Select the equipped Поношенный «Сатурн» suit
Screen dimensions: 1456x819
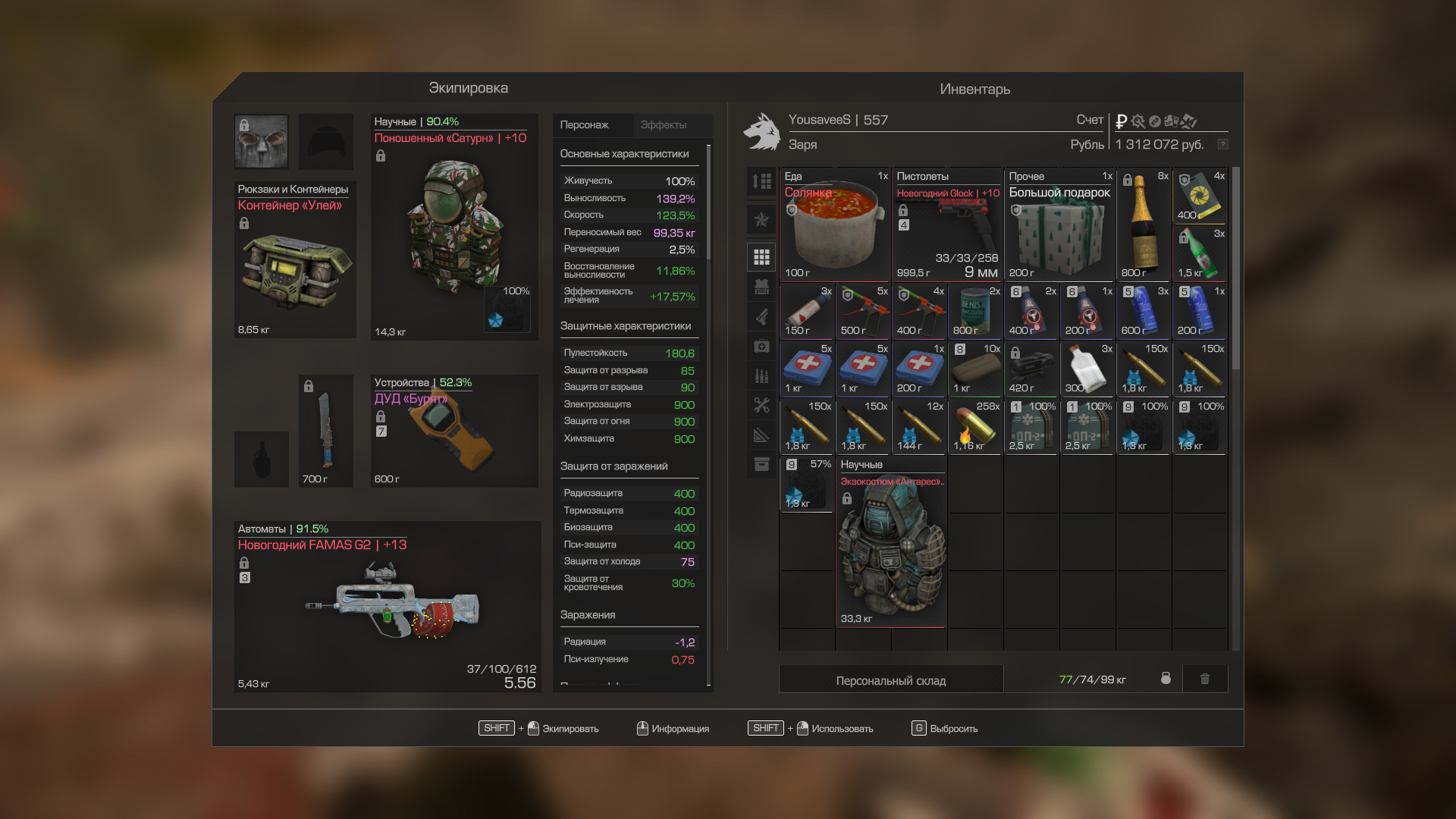point(453,227)
